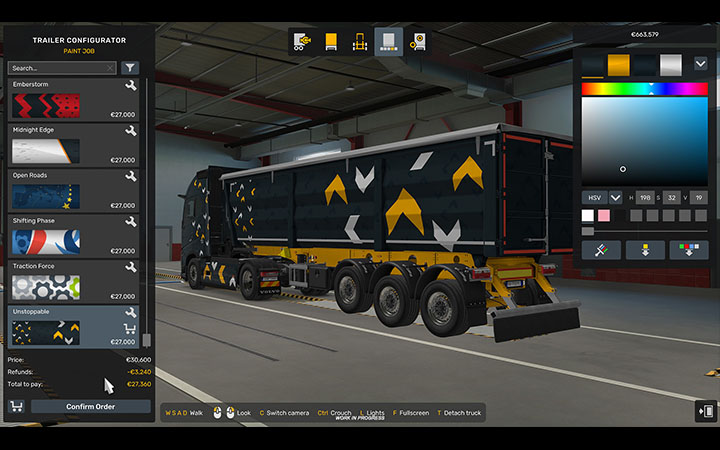Click the paint job search field
This screenshot has width=720, height=450.
coord(62,68)
